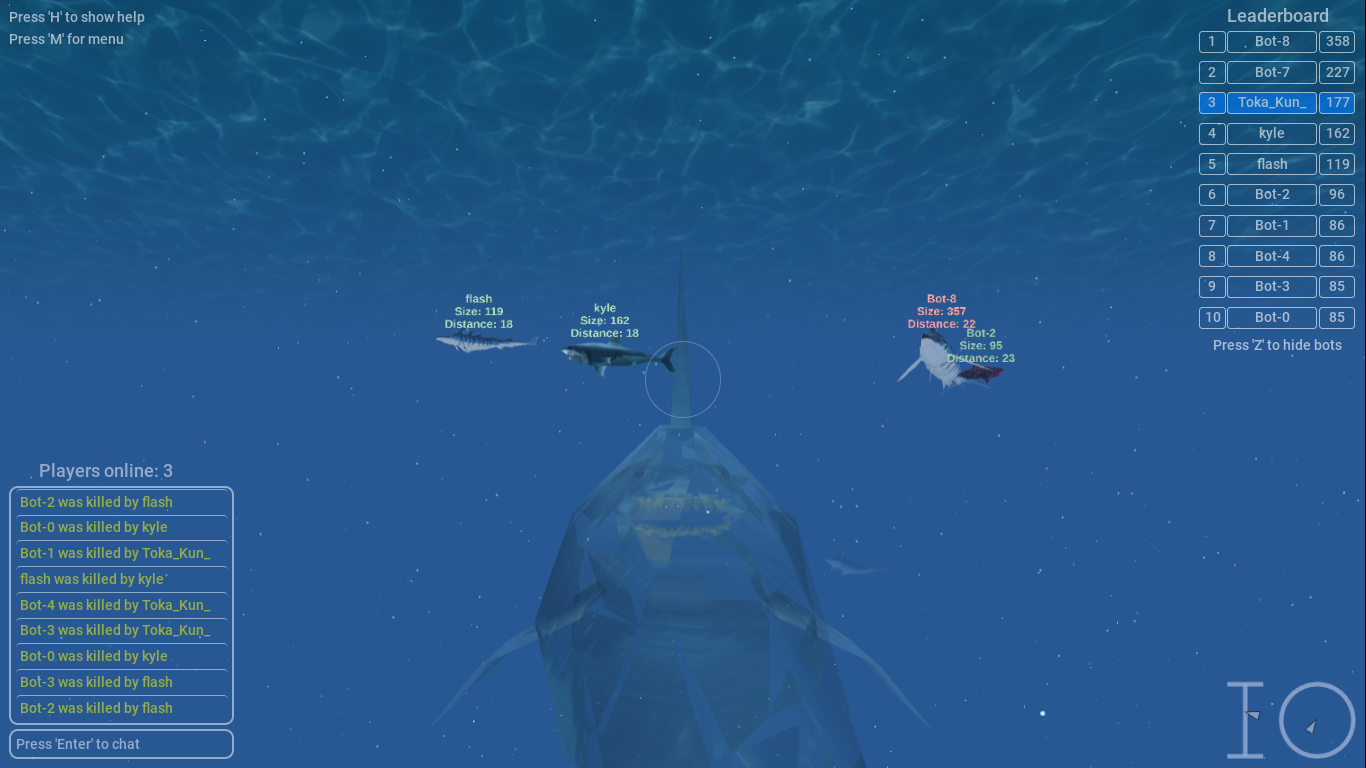The width and height of the screenshot is (1366, 768).
Task: Toggle bots with "Press 'Z' to hide bots"
Action: [1277, 344]
